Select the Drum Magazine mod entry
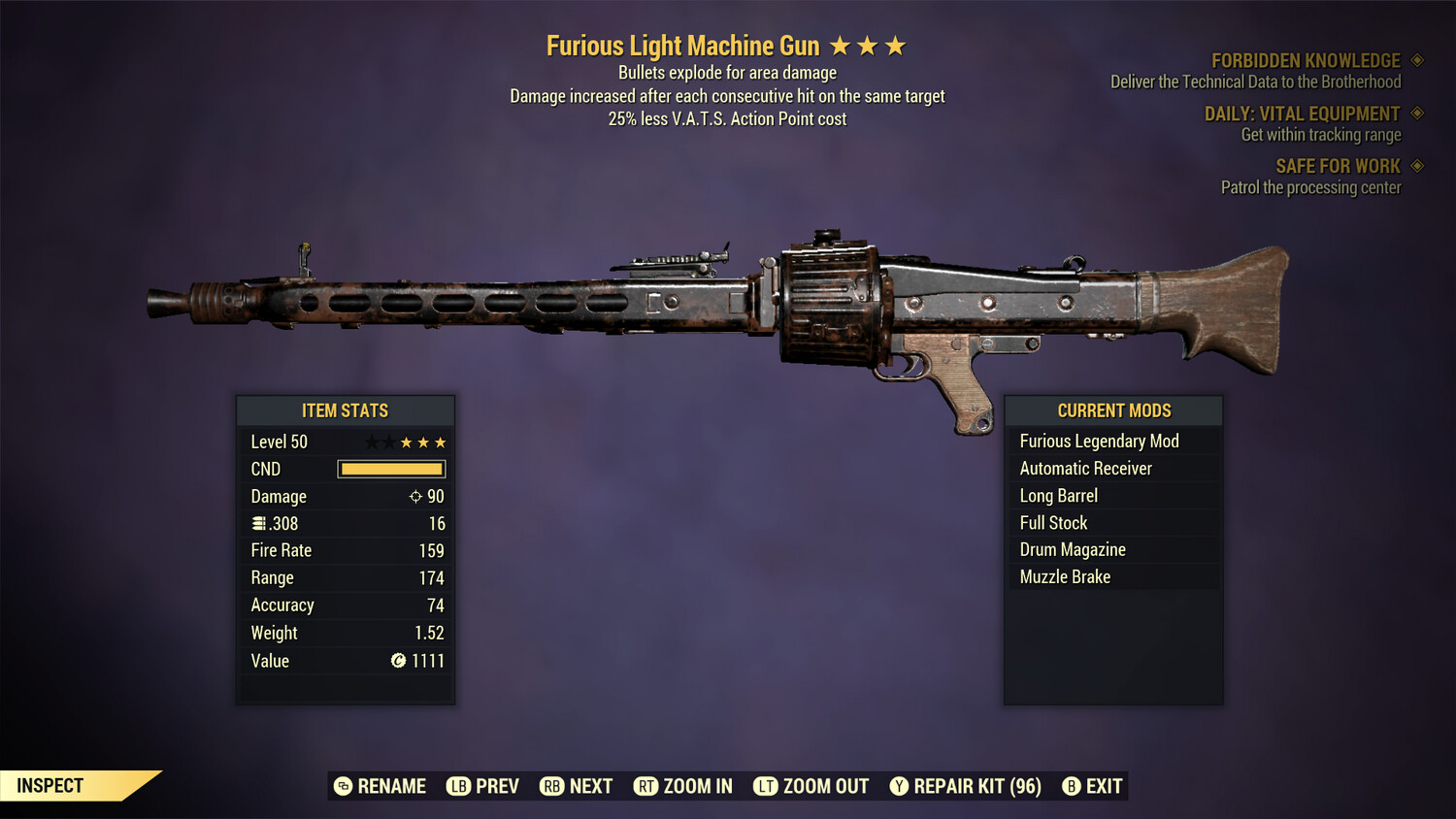The image size is (1456, 819). click(x=1072, y=549)
